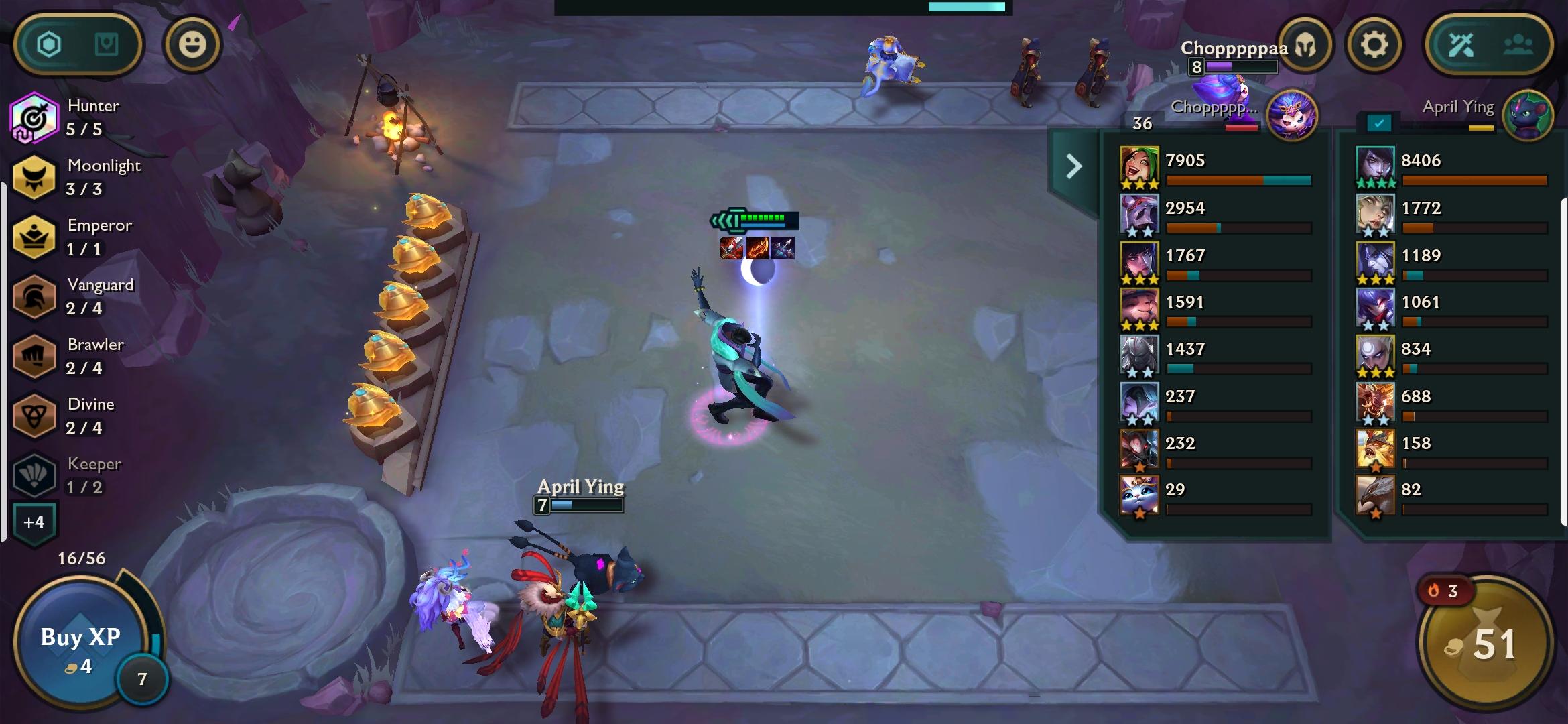
Task: Click the Moonlight trait emblem
Action: click(34, 176)
